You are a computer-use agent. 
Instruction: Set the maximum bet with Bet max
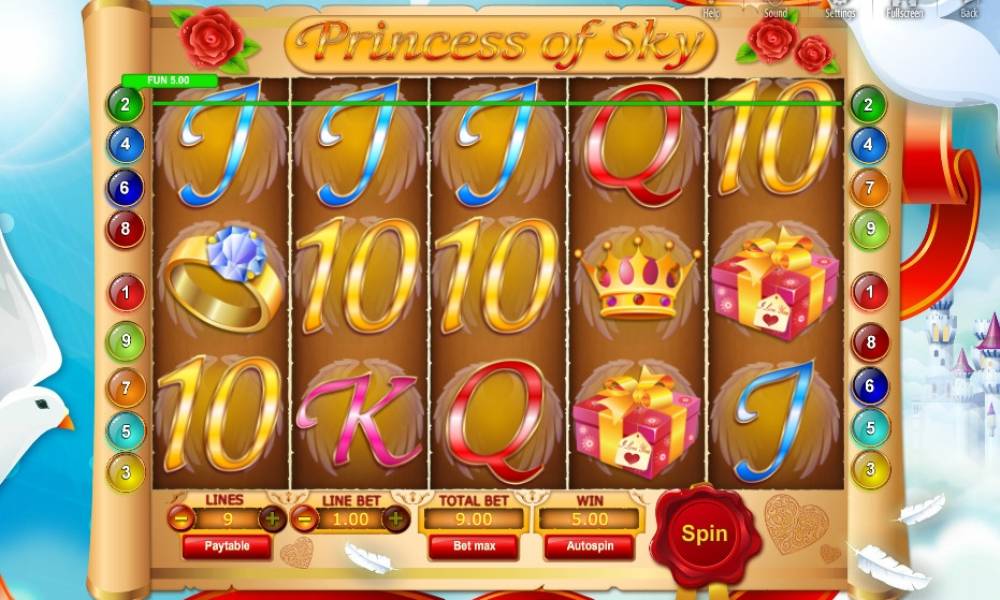[473, 547]
